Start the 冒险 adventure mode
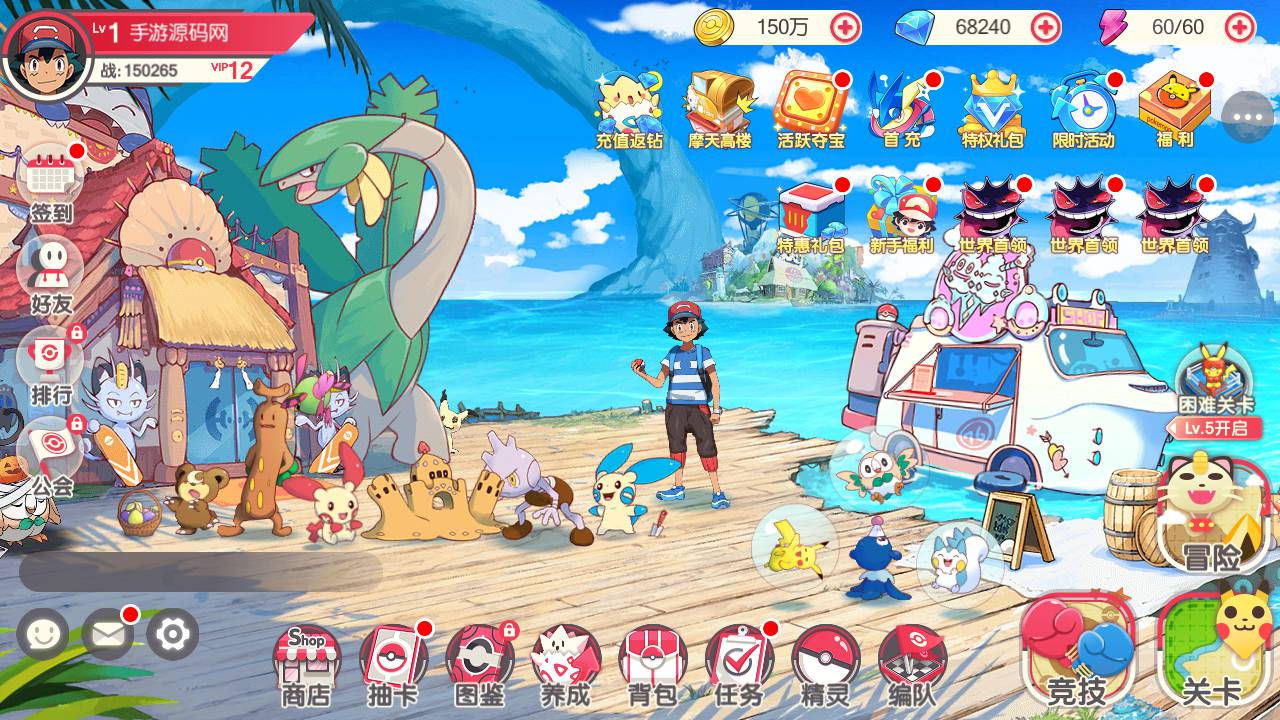 [1212, 515]
